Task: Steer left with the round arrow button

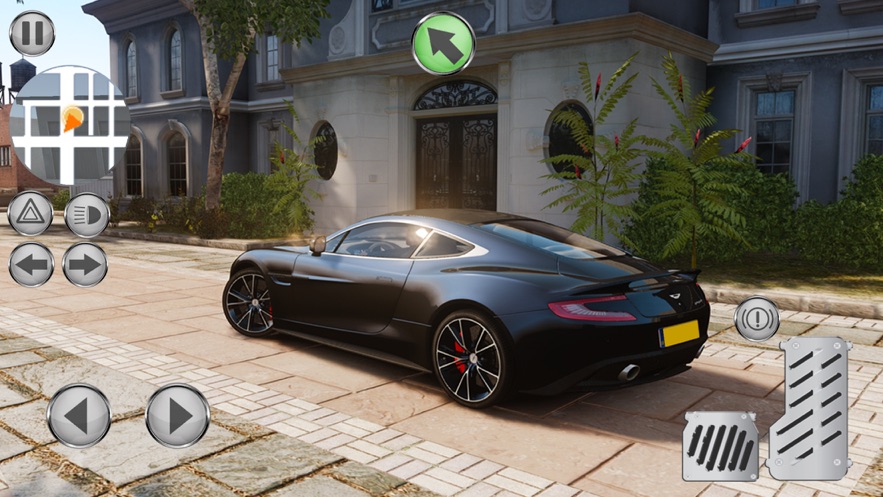Action: point(79,415)
